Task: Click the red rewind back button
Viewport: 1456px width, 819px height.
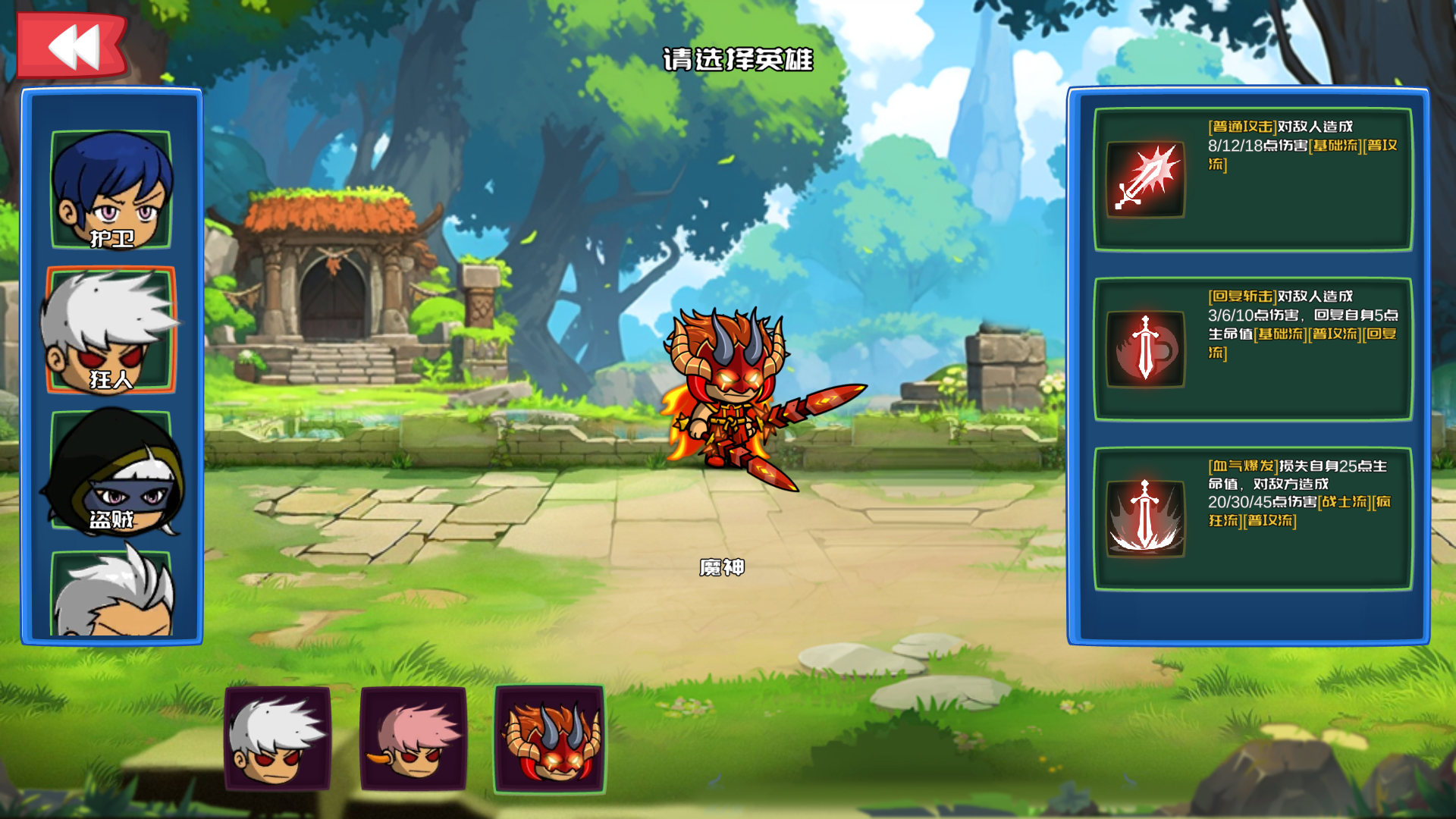Action: coord(72,45)
